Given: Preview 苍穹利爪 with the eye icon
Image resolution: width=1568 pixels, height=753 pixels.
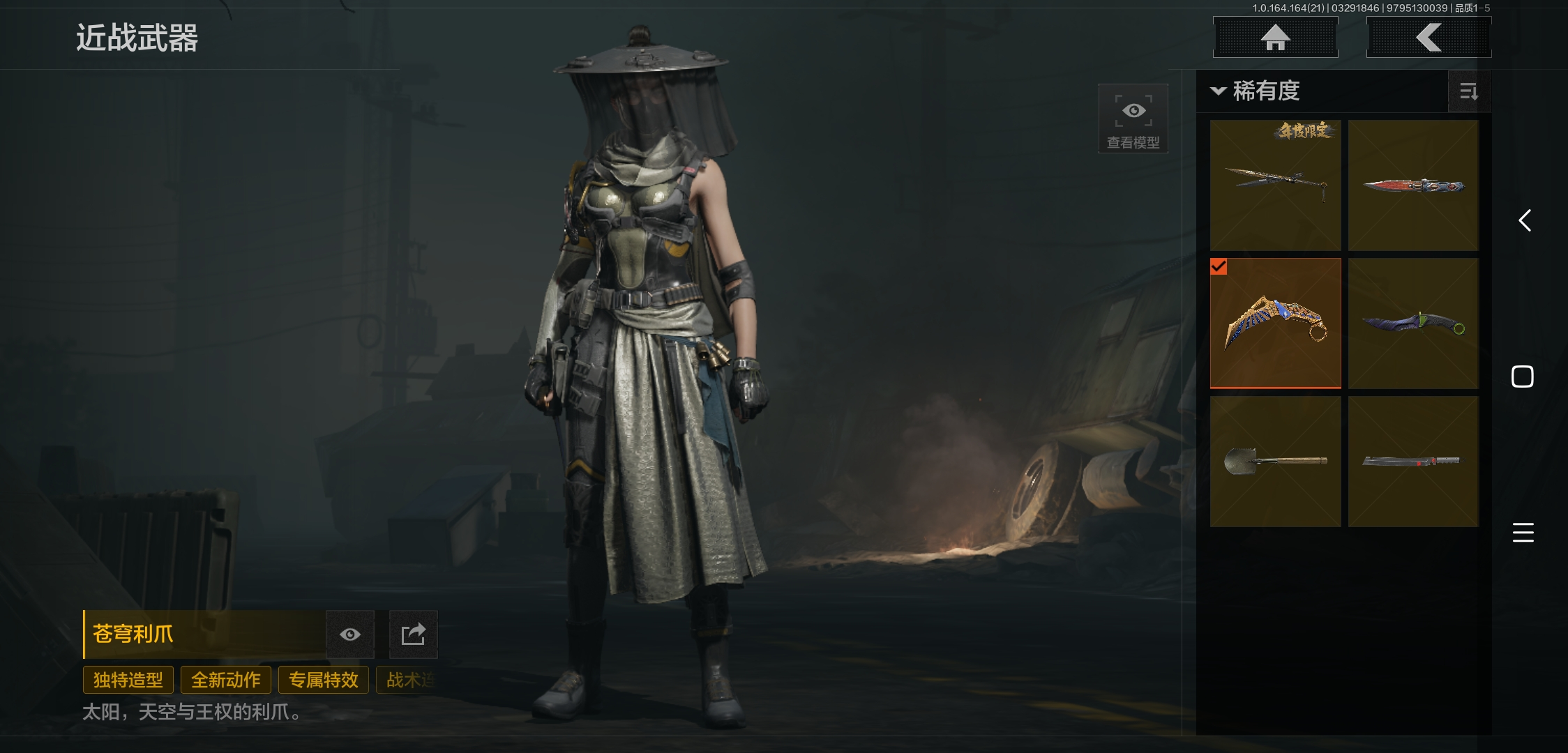Looking at the screenshot, I should [350, 634].
